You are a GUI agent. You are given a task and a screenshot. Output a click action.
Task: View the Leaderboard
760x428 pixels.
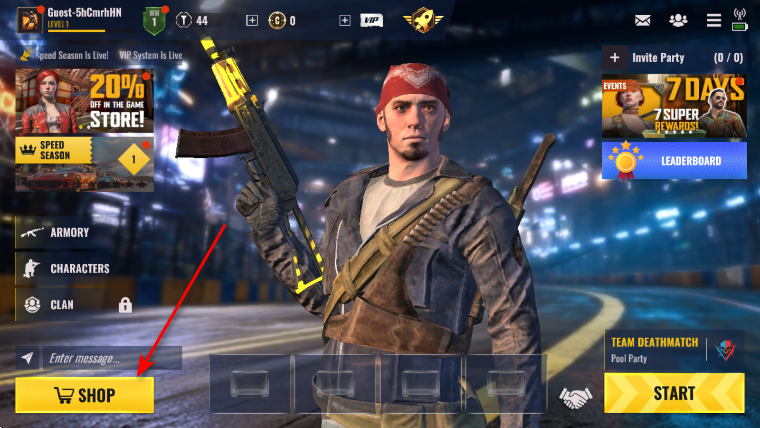(674, 160)
